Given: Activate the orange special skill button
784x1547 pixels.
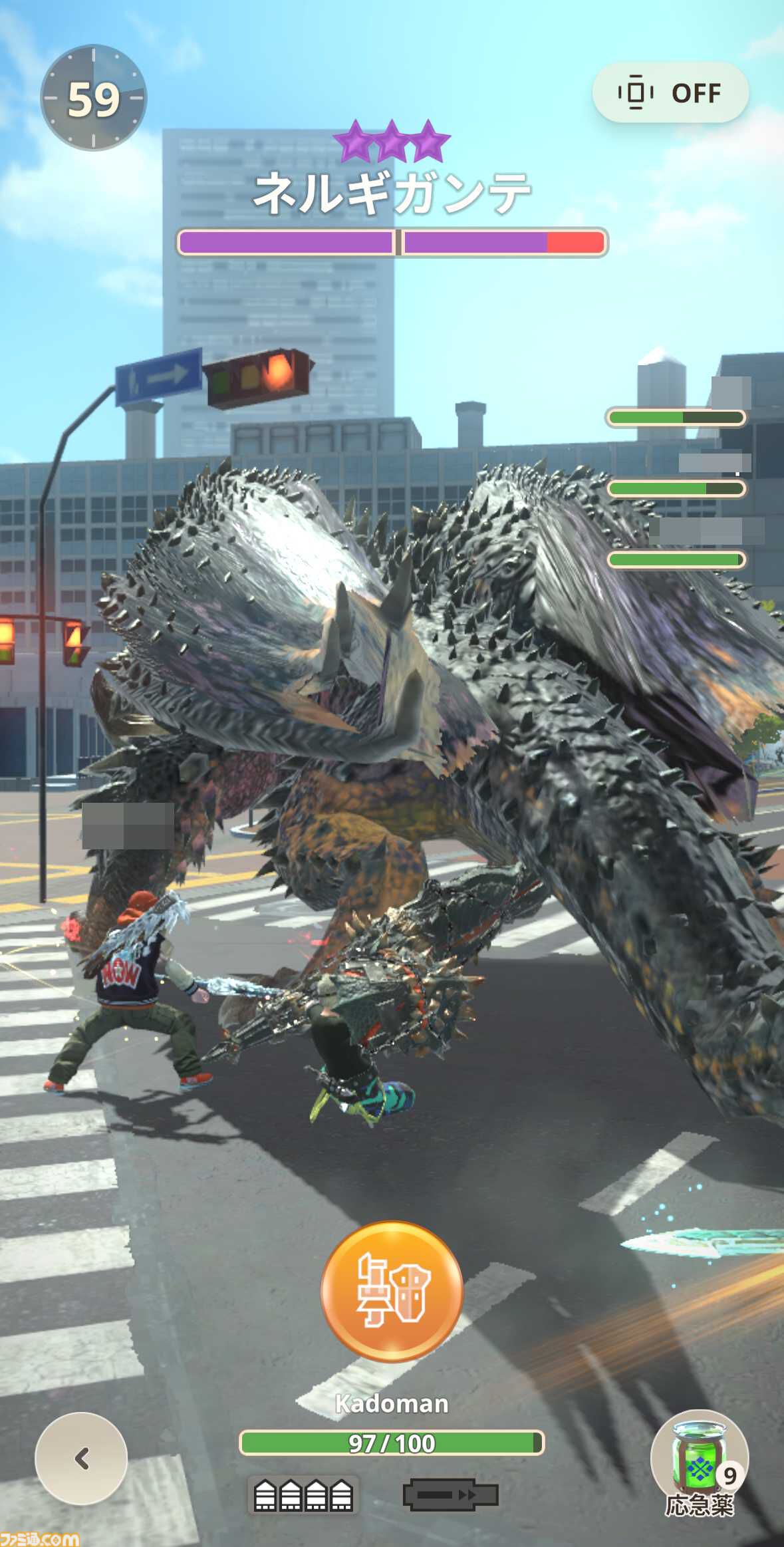Looking at the screenshot, I should [392, 1290].
